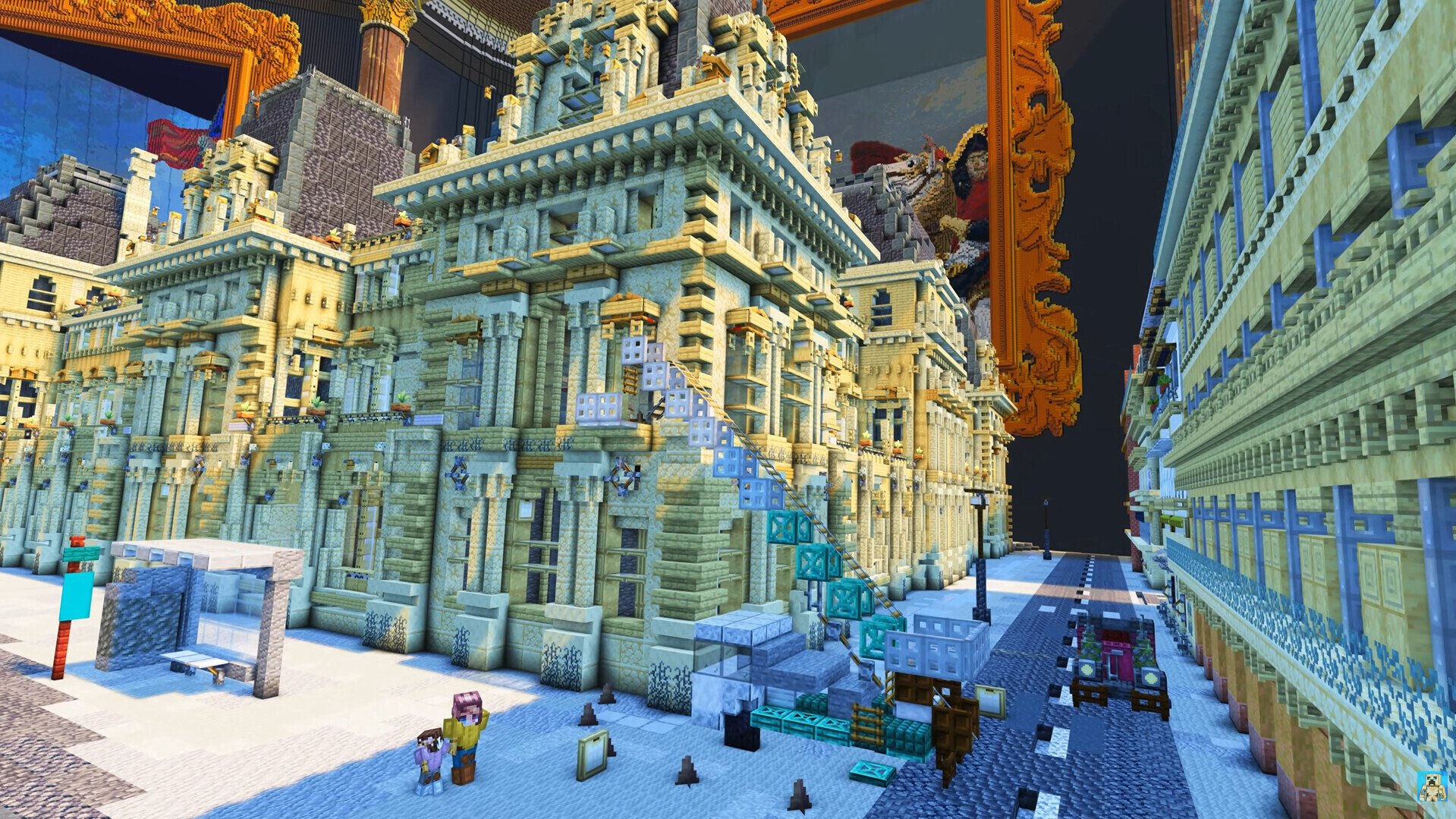Click the channel avatar watermark icon

[1432, 786]
